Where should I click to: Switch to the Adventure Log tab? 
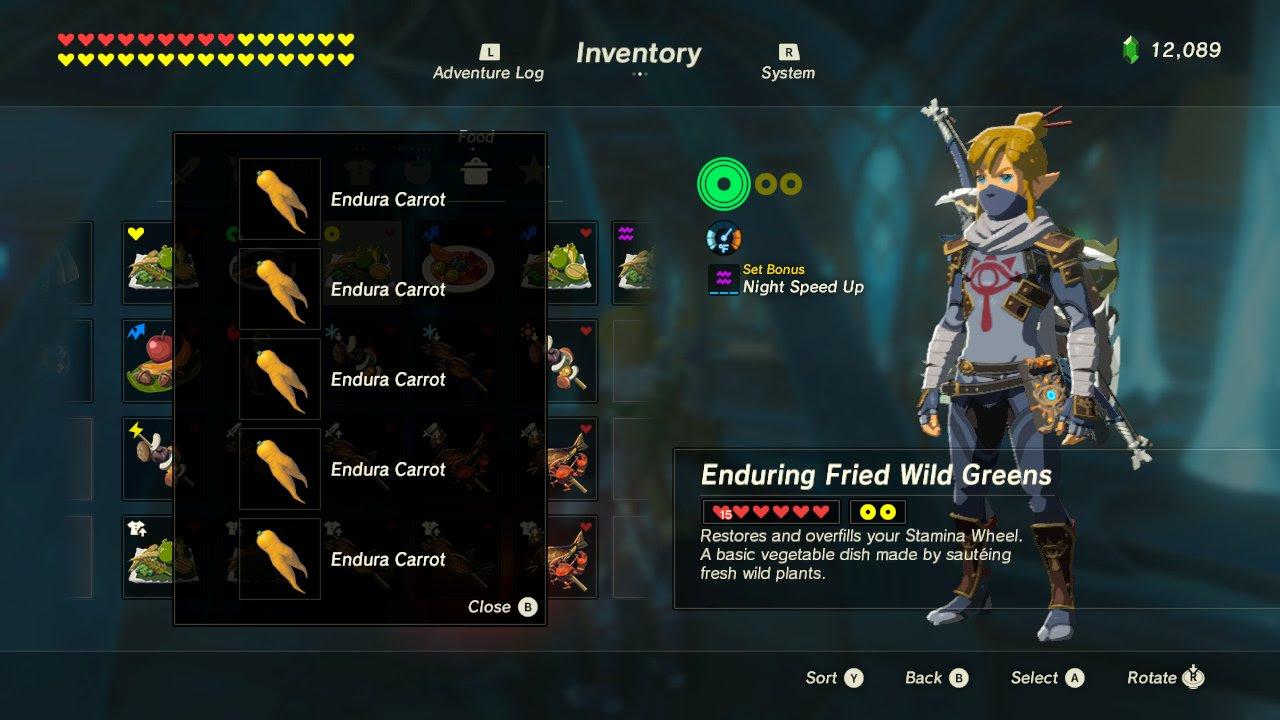488,63
